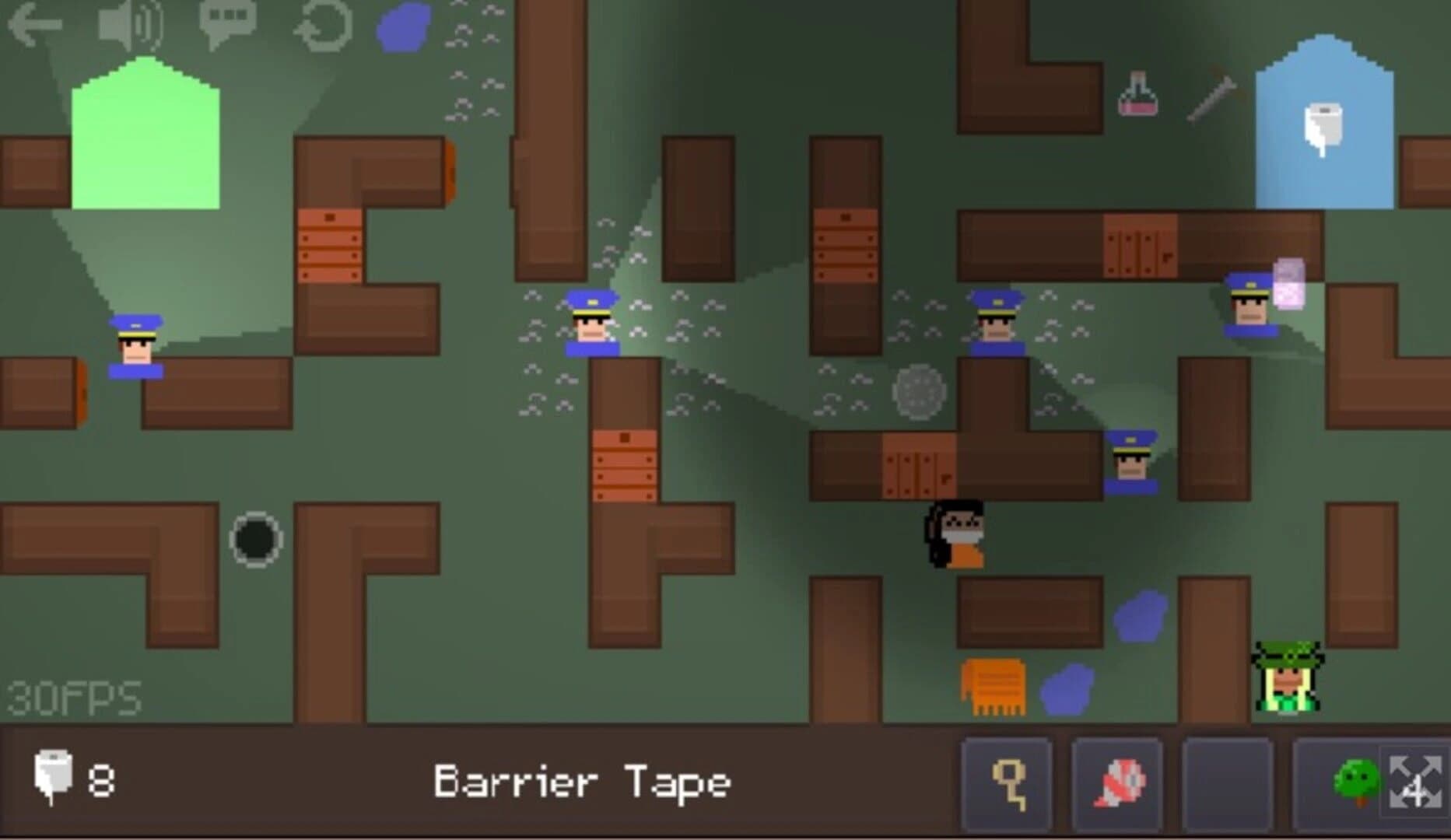This screenshot has height=840, width=1451.
Task: Click the pink potion item at top
Action: click(1136, 95)
